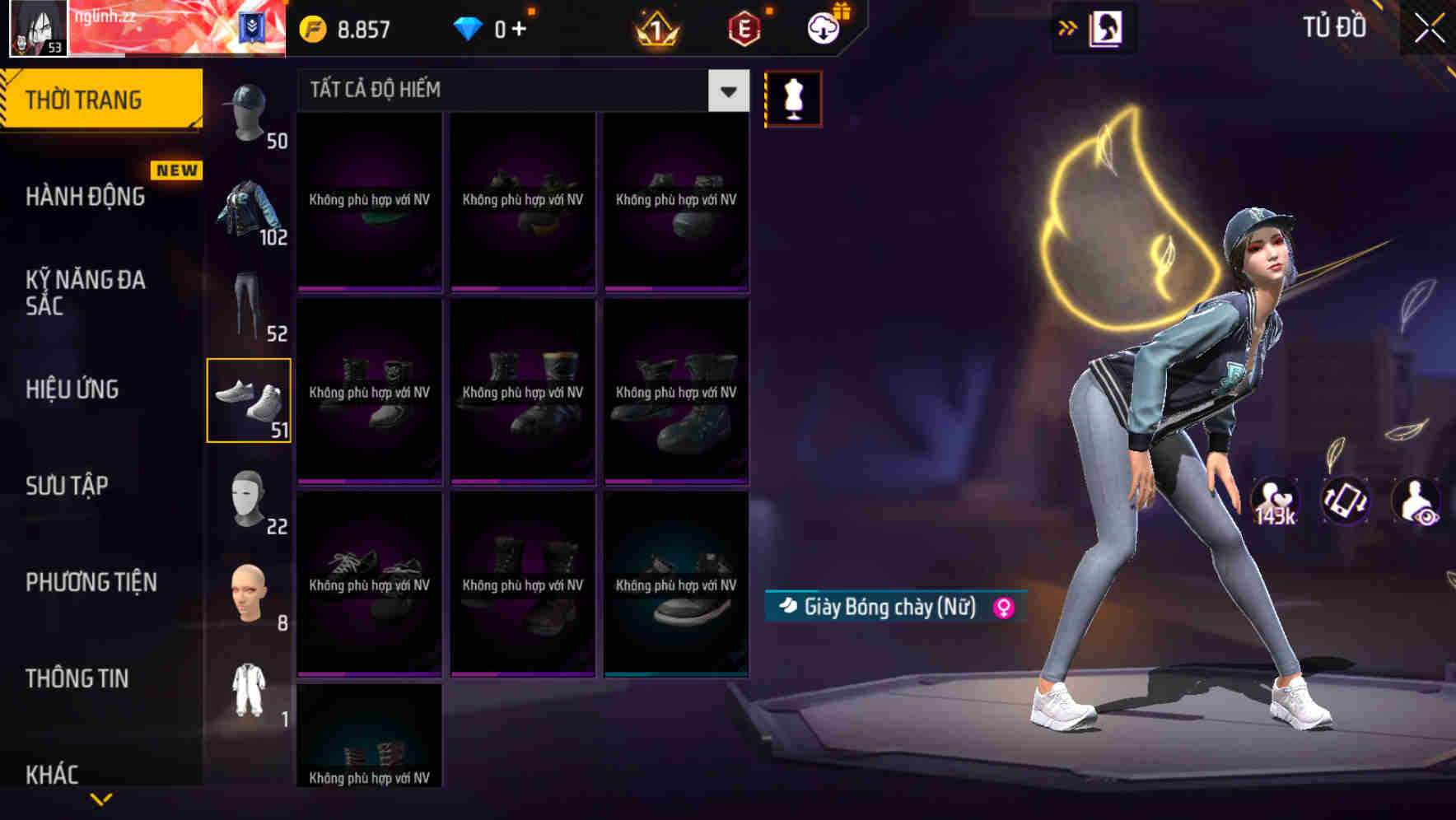Collapse the panel using the double chevron arrows
1456x820 pixels.
[1068, 27]
